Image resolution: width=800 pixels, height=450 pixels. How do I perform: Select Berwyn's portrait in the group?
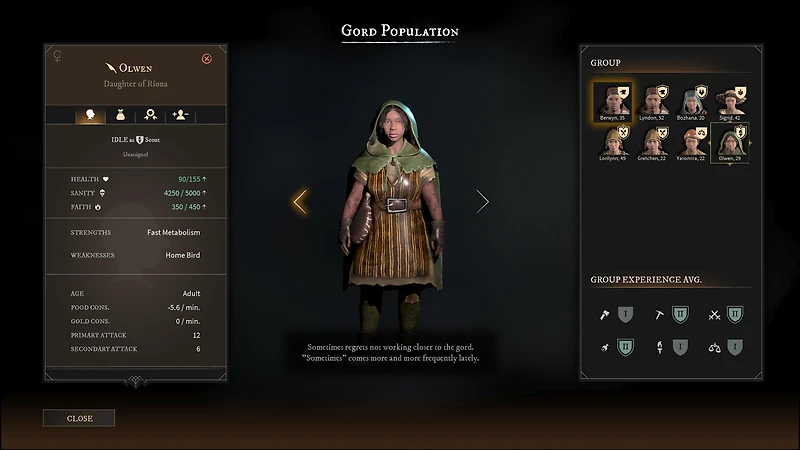[x=611, y=100]
